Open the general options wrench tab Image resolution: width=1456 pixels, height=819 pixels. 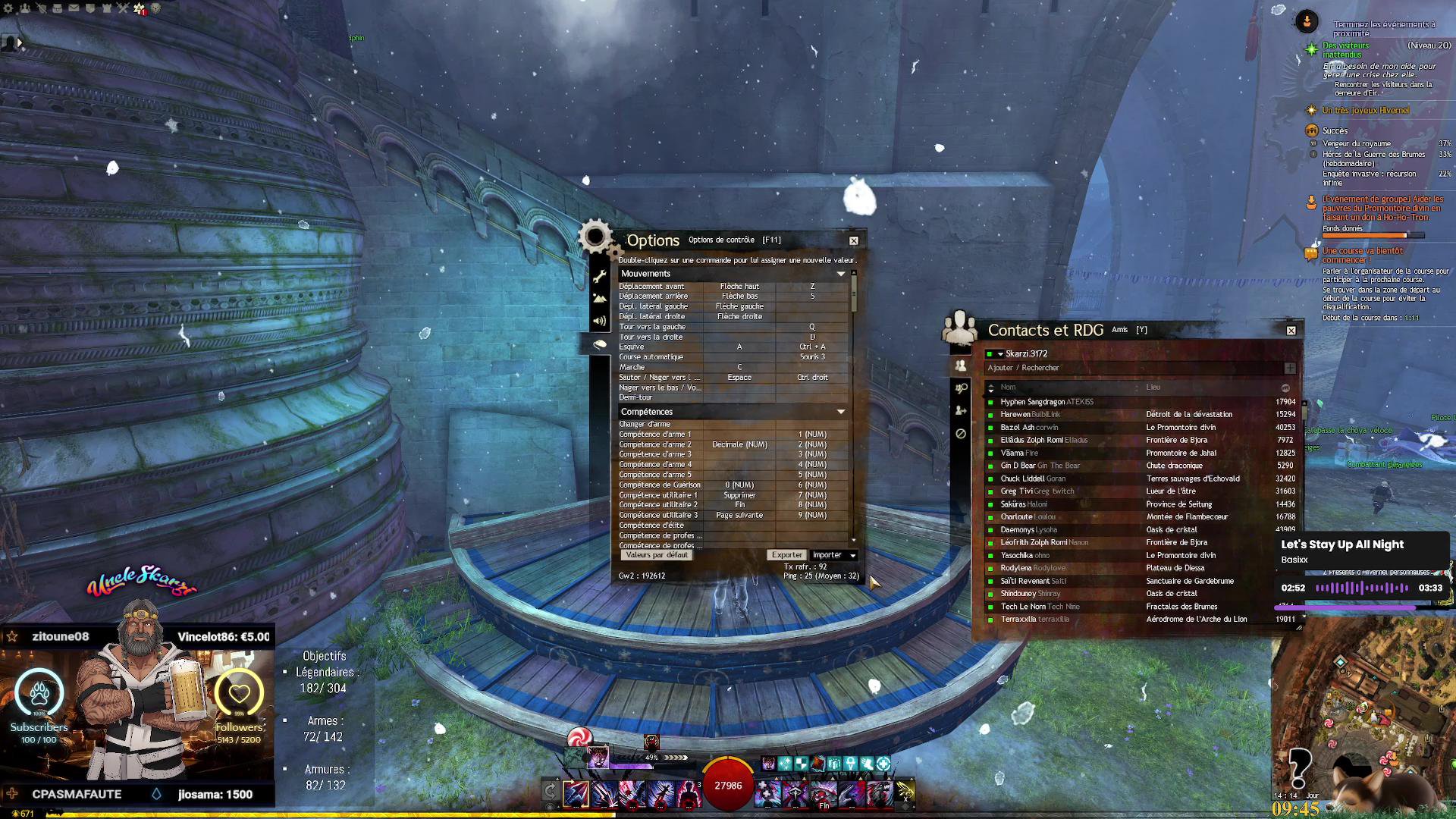[x=600, y=276]
